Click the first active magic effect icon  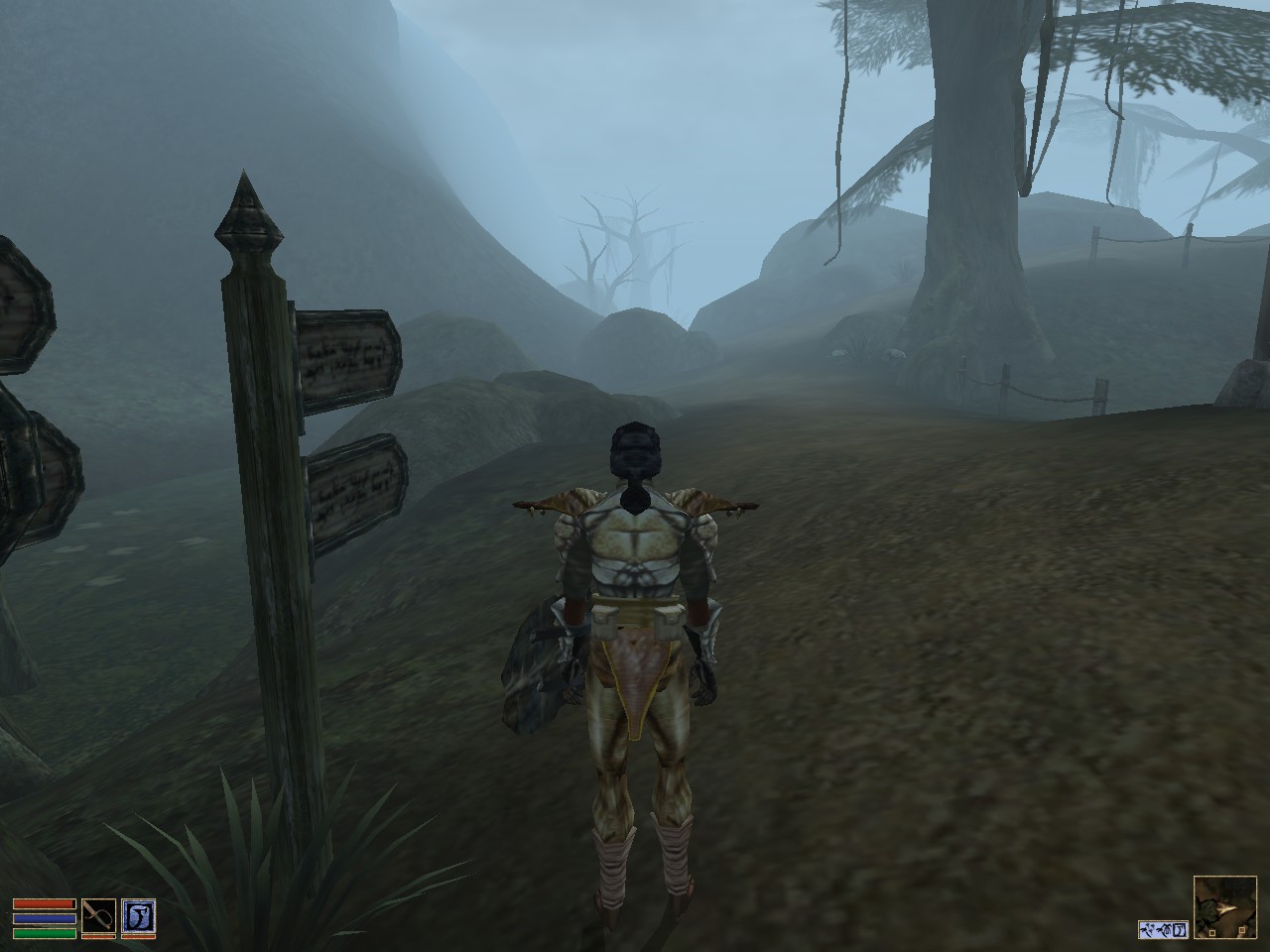(x=1148, y=930)
